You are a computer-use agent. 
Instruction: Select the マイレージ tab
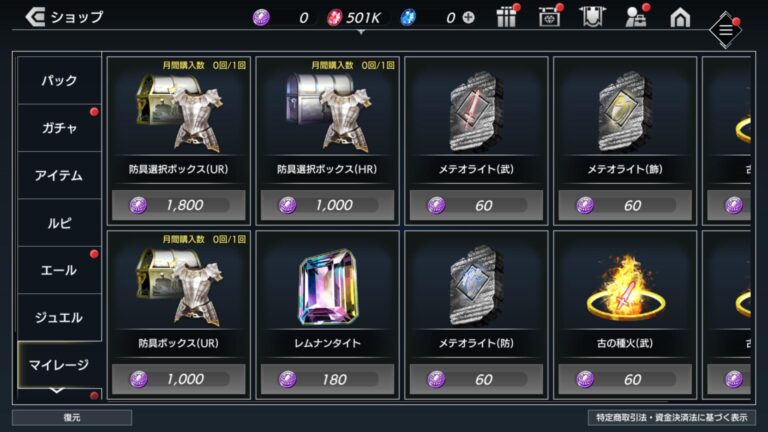coord(58,365)
